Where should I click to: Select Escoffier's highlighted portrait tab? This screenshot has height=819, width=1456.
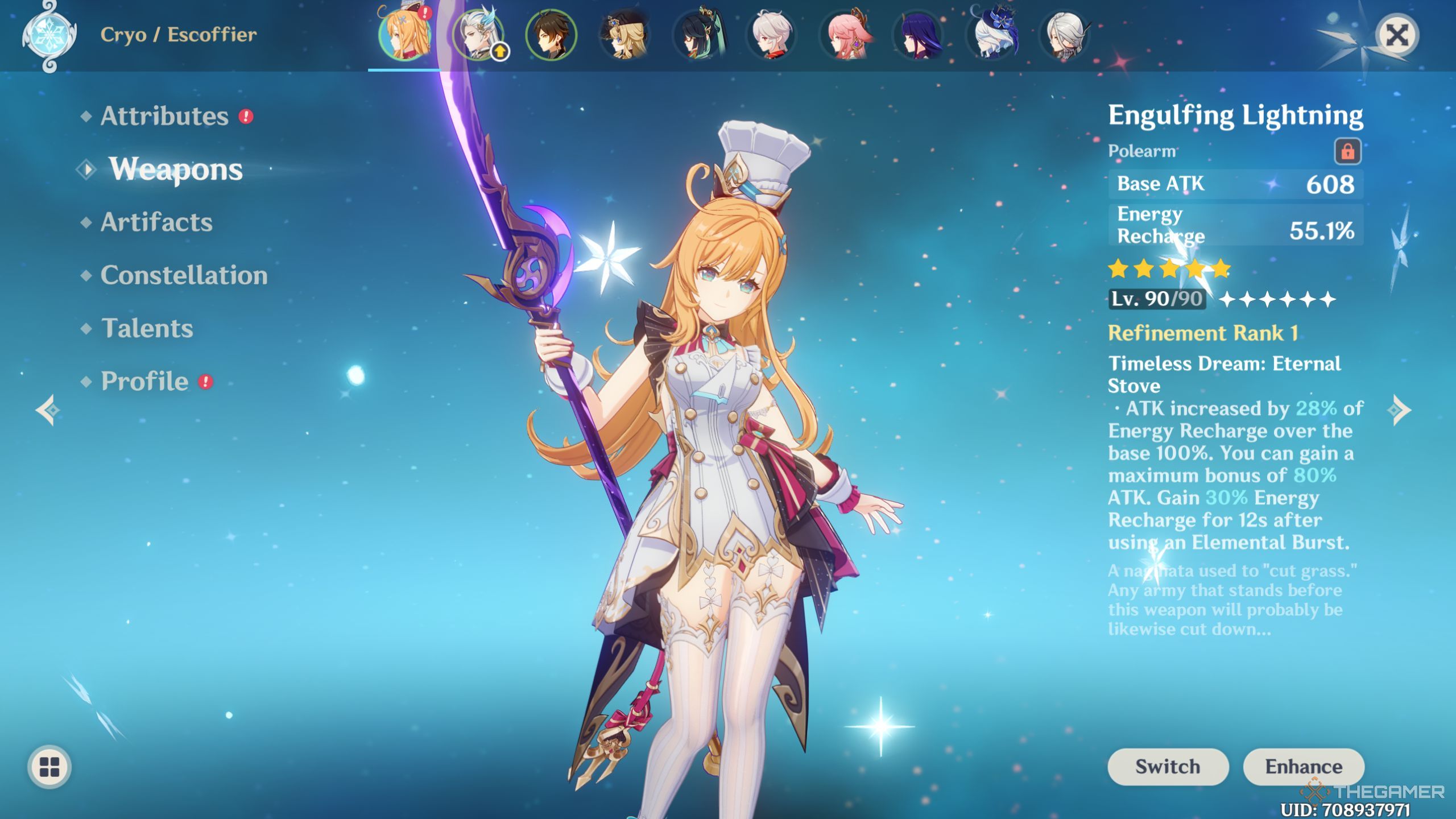coord(405,35)
